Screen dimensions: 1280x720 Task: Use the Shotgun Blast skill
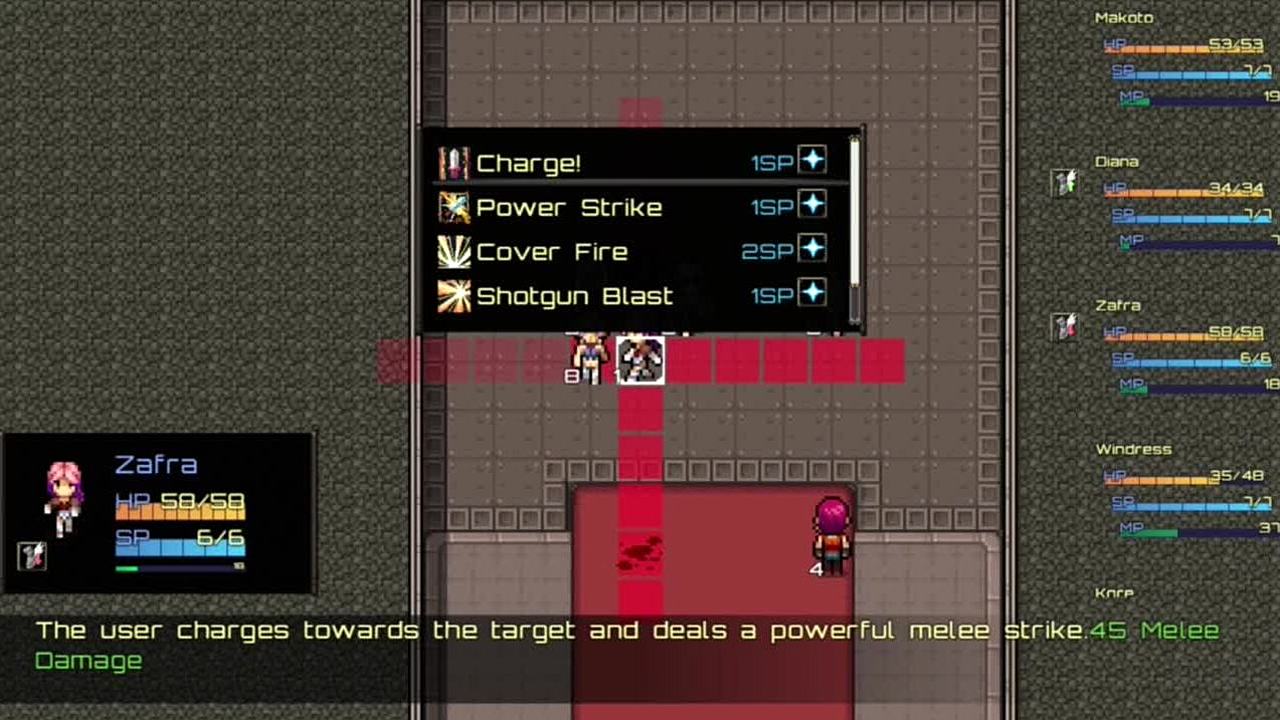click(x=574, y=296)
